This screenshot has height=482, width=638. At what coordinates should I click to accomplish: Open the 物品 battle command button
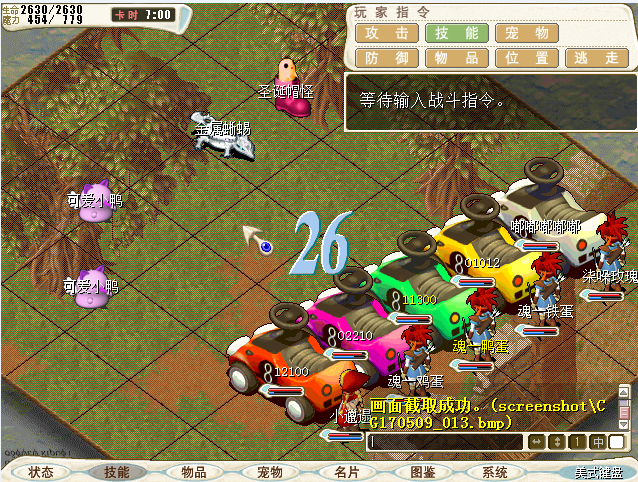(x=455, y=58)
